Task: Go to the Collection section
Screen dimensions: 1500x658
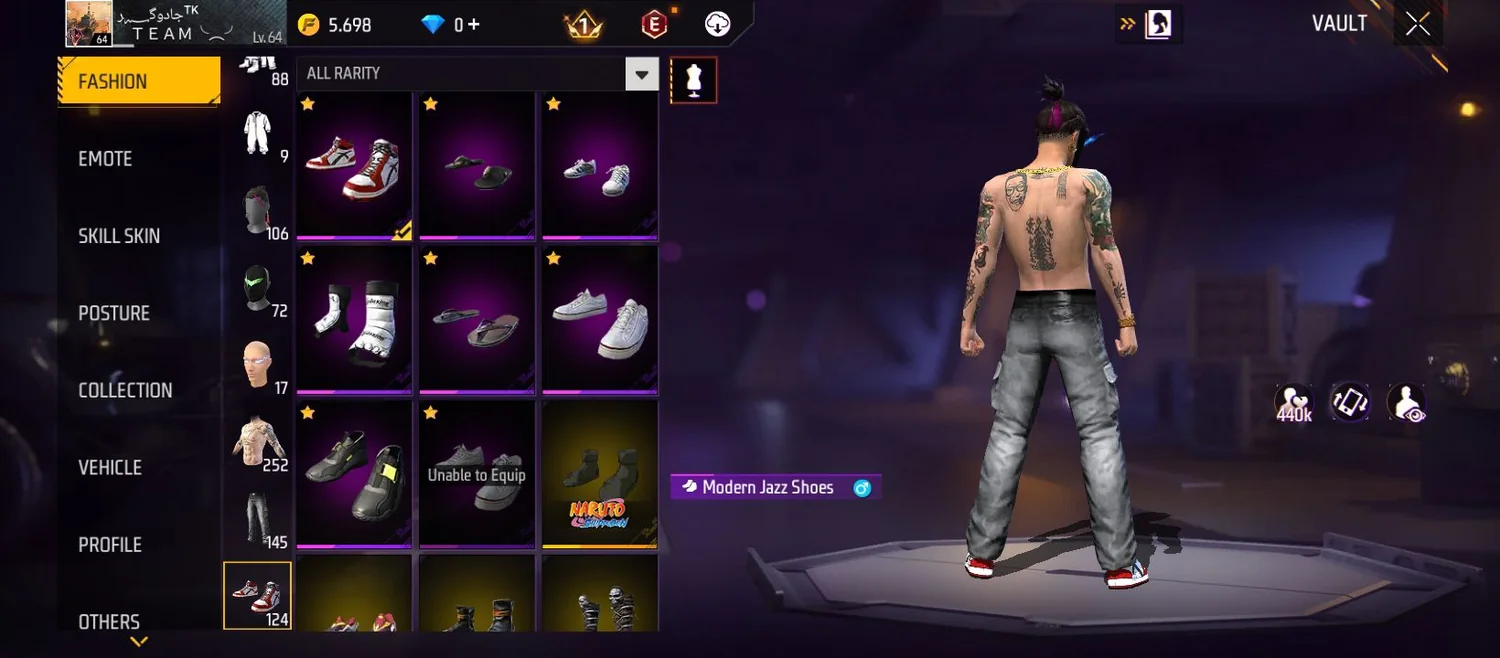Action: pos(125,390)
